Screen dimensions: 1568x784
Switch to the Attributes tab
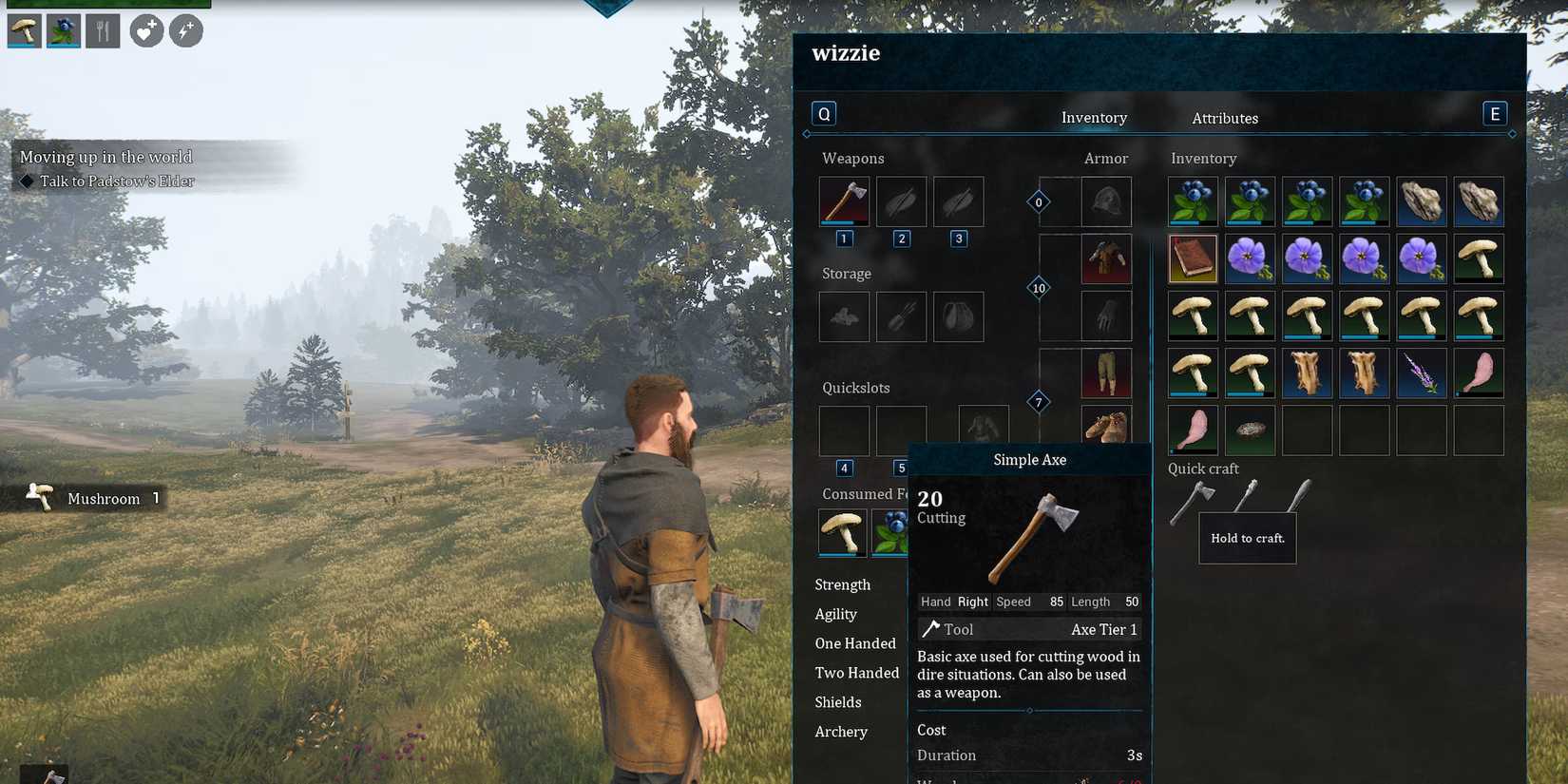click(1225, 117)
